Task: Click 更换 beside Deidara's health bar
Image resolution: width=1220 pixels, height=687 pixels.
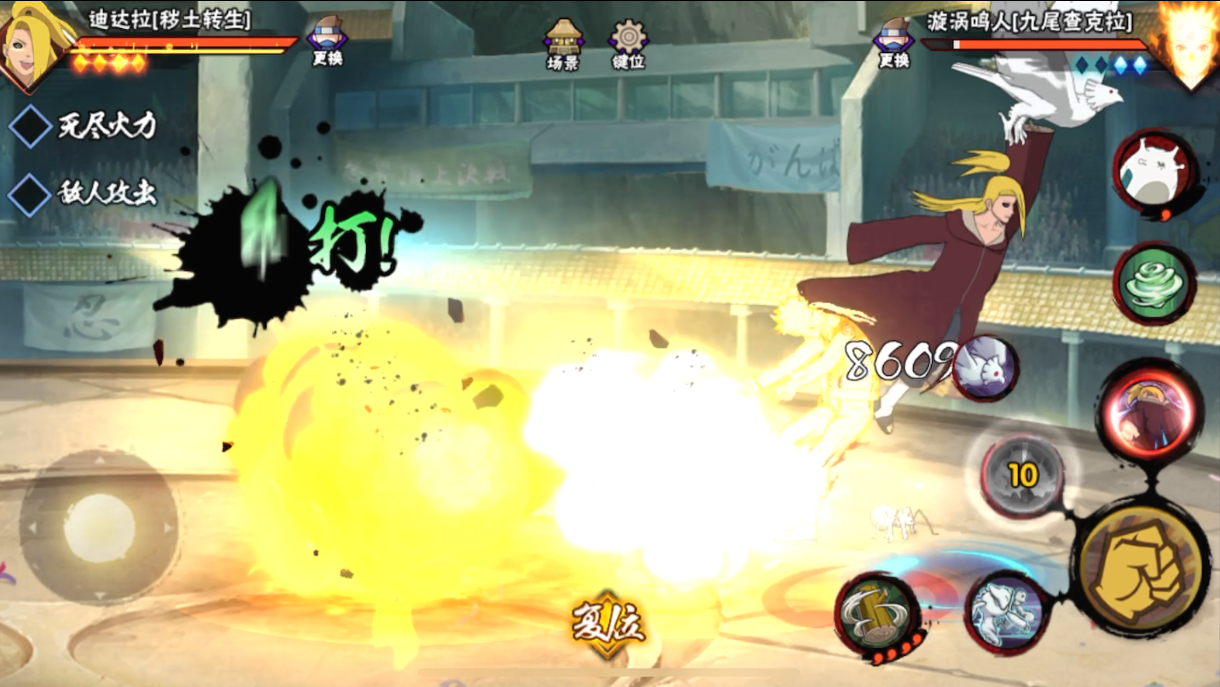Action: tap(327, 42)
